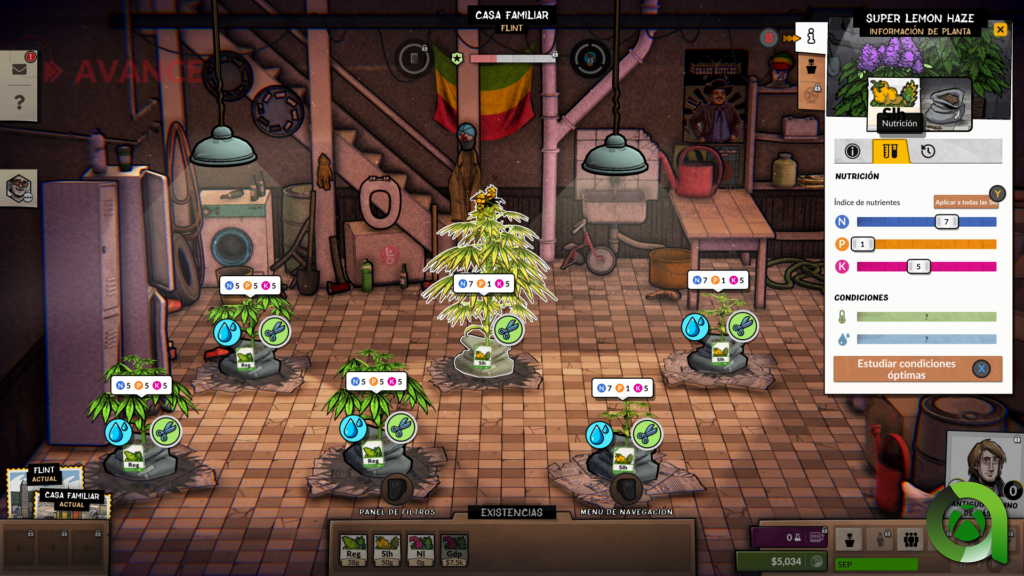Adjust the potassium (K) nutrient slider

pos(918,266)
